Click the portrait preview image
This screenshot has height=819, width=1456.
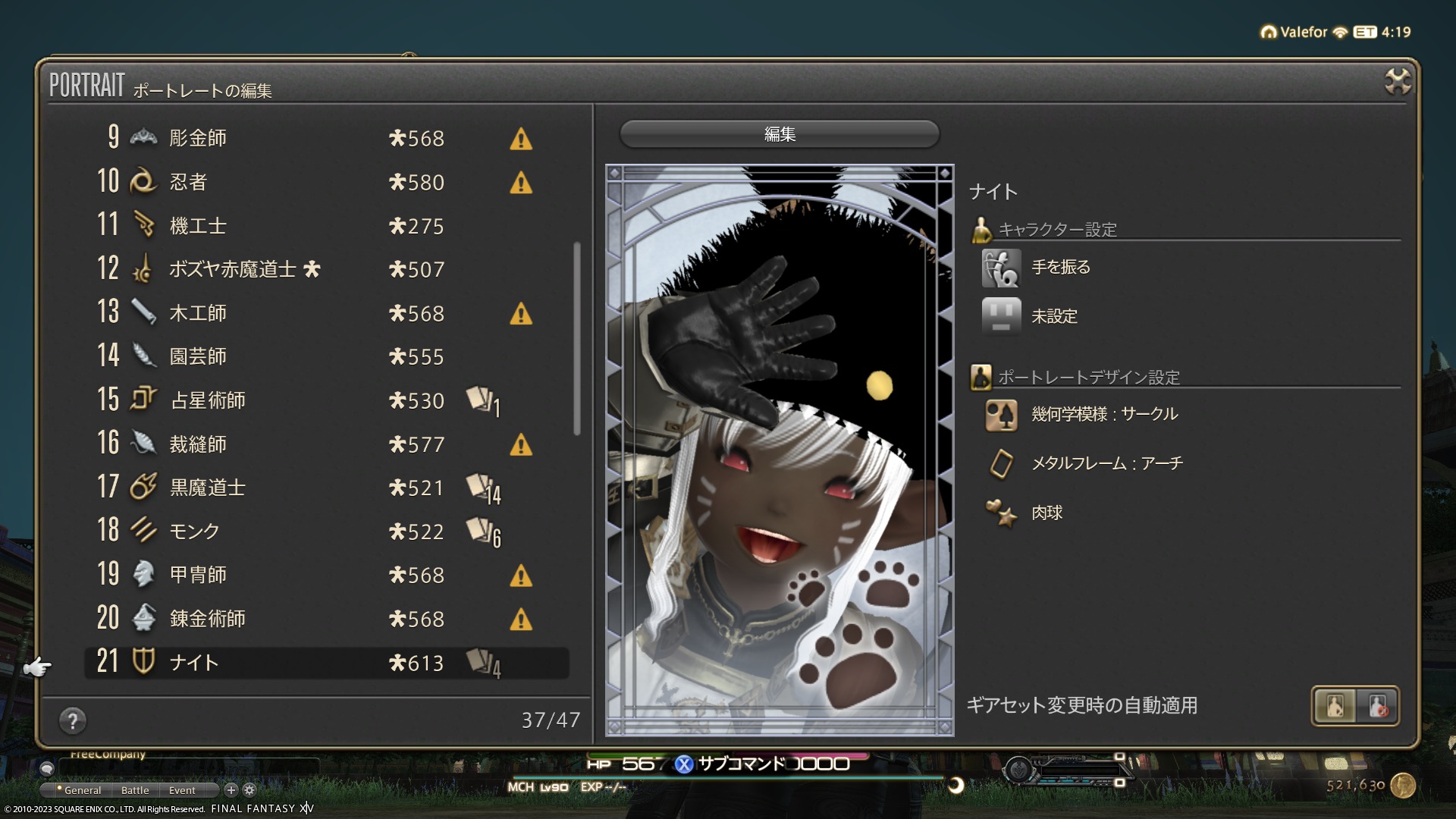click(780, 450)
